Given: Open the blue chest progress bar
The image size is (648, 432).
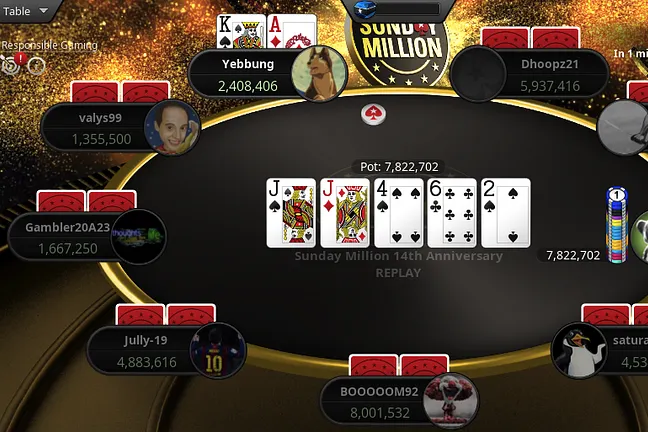Looking at the screenshot, I should [x=393, y=10].
